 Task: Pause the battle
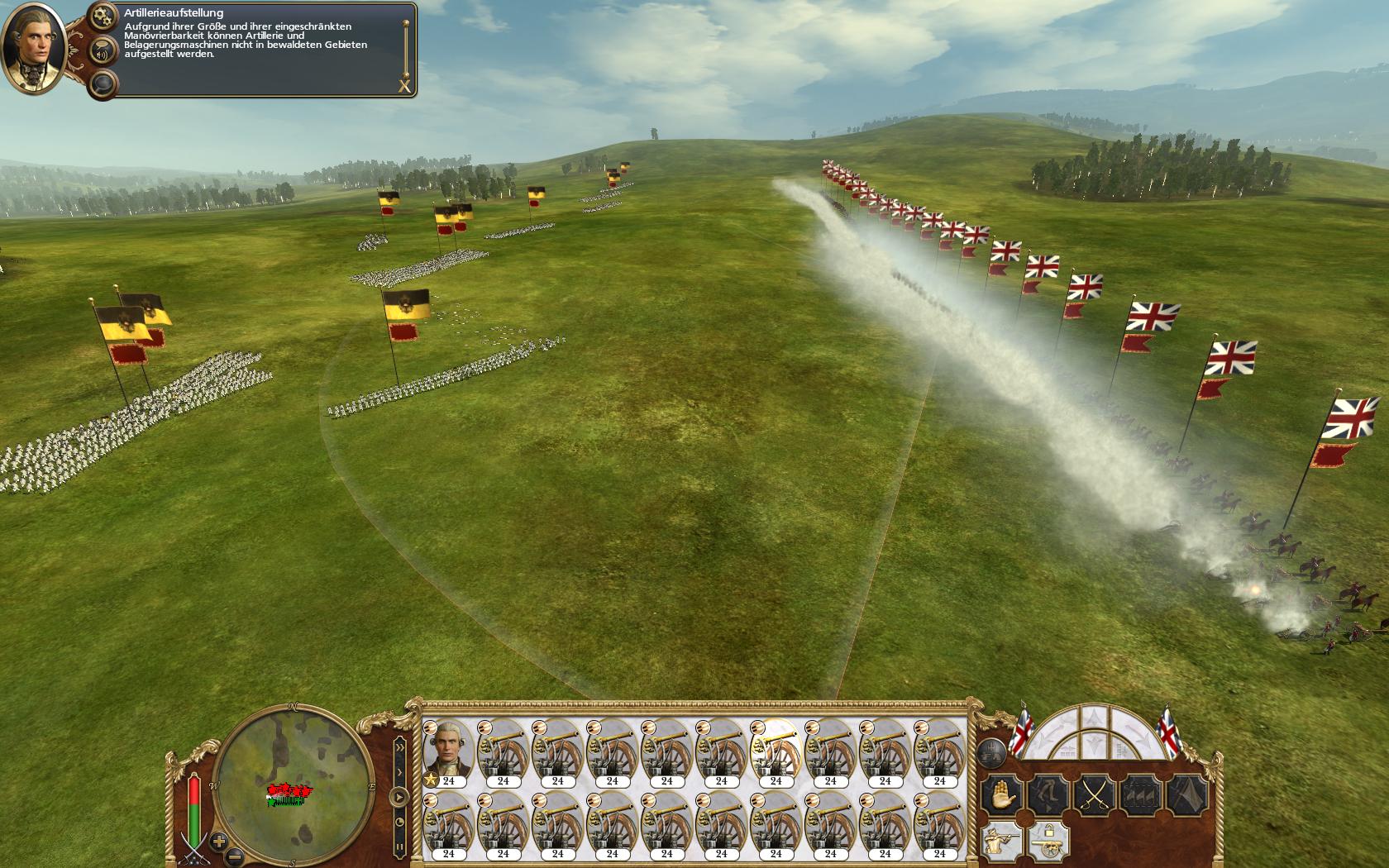400,847
